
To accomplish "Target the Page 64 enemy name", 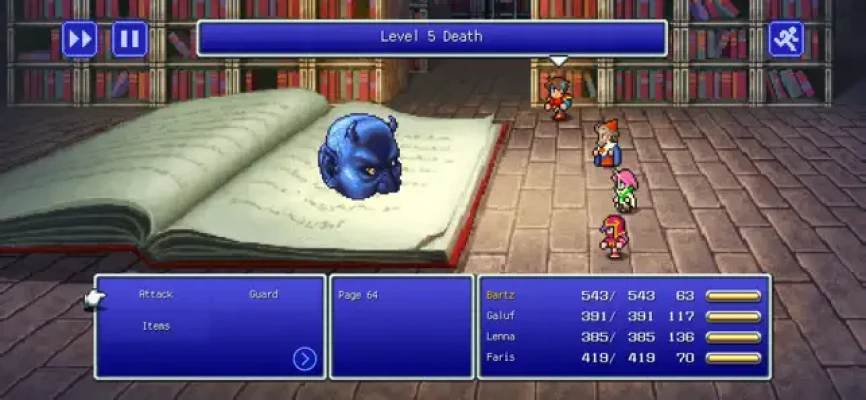I will 357,295.
